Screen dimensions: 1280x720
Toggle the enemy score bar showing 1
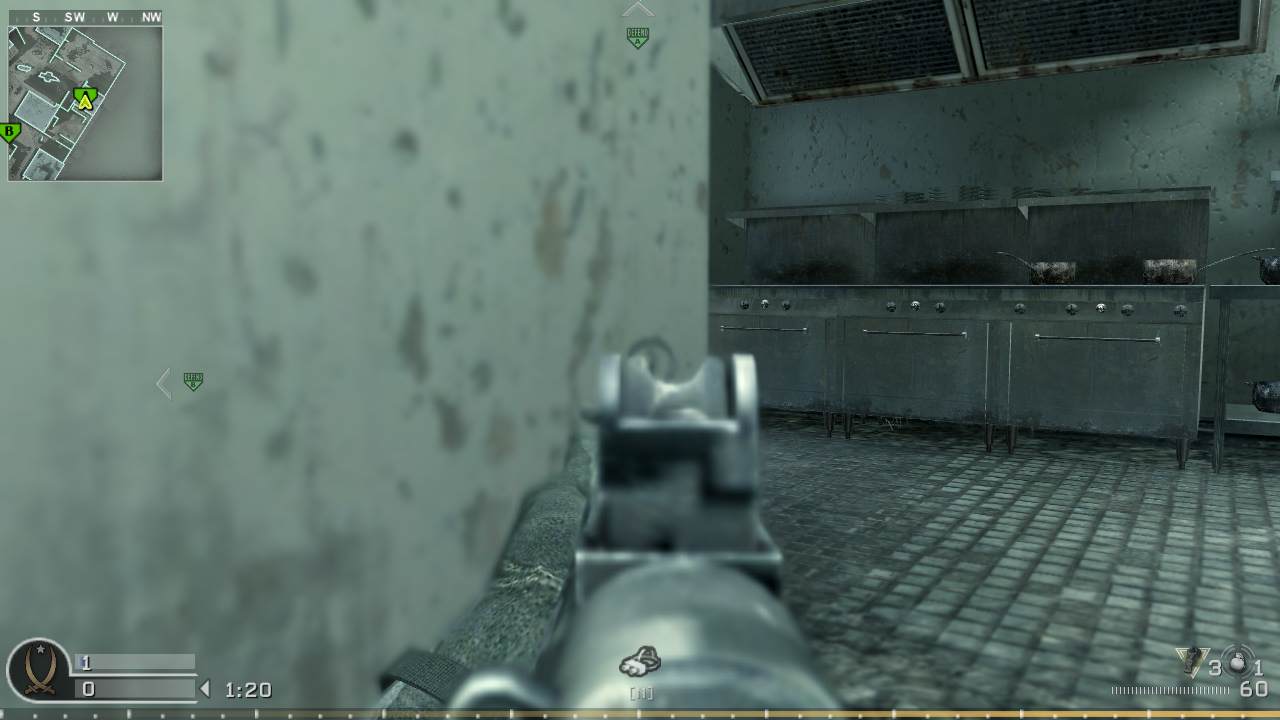[131, 661]
